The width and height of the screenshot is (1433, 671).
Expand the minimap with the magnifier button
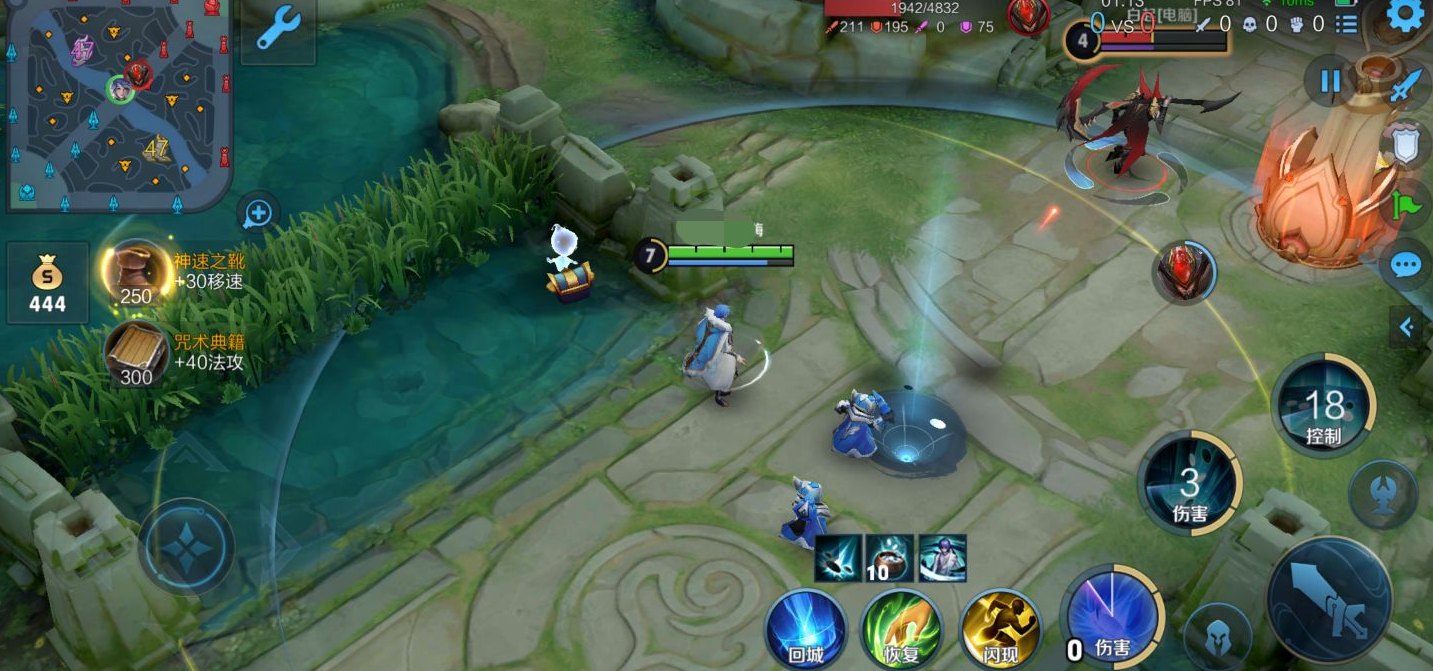click(x=258, y=212)
